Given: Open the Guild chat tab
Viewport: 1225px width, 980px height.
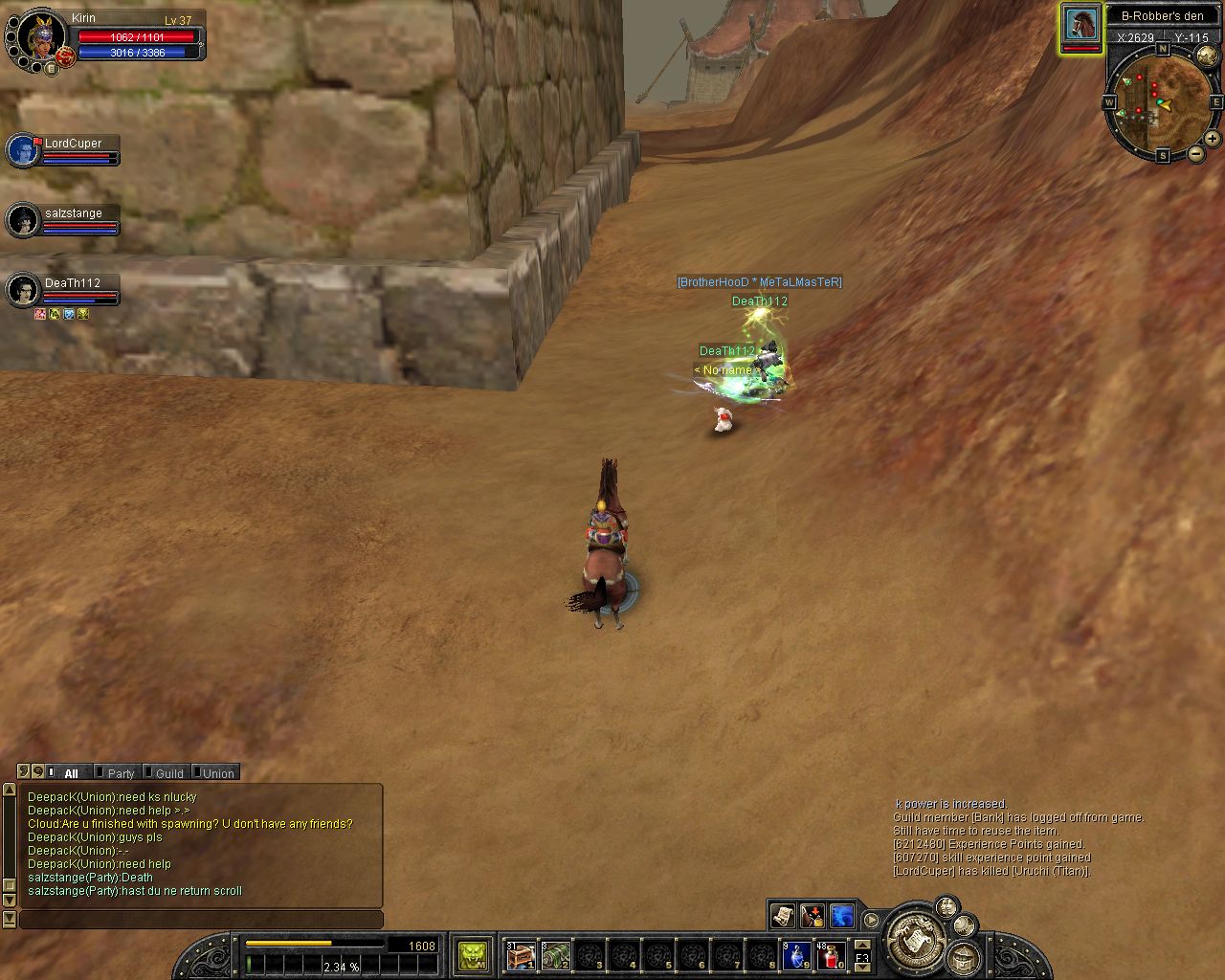Looking at the screenshot, I should 168,773.
